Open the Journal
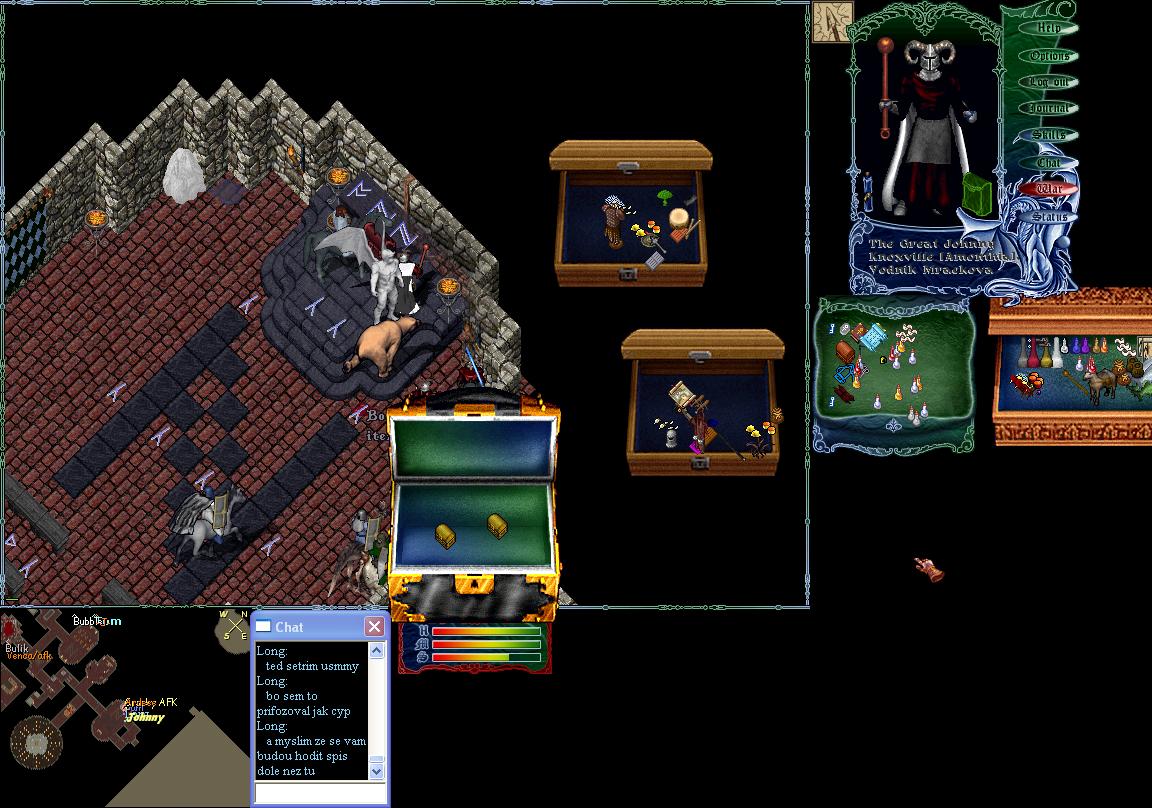1152x808 pixels. pyautogui.click(x=1049, y=108)
